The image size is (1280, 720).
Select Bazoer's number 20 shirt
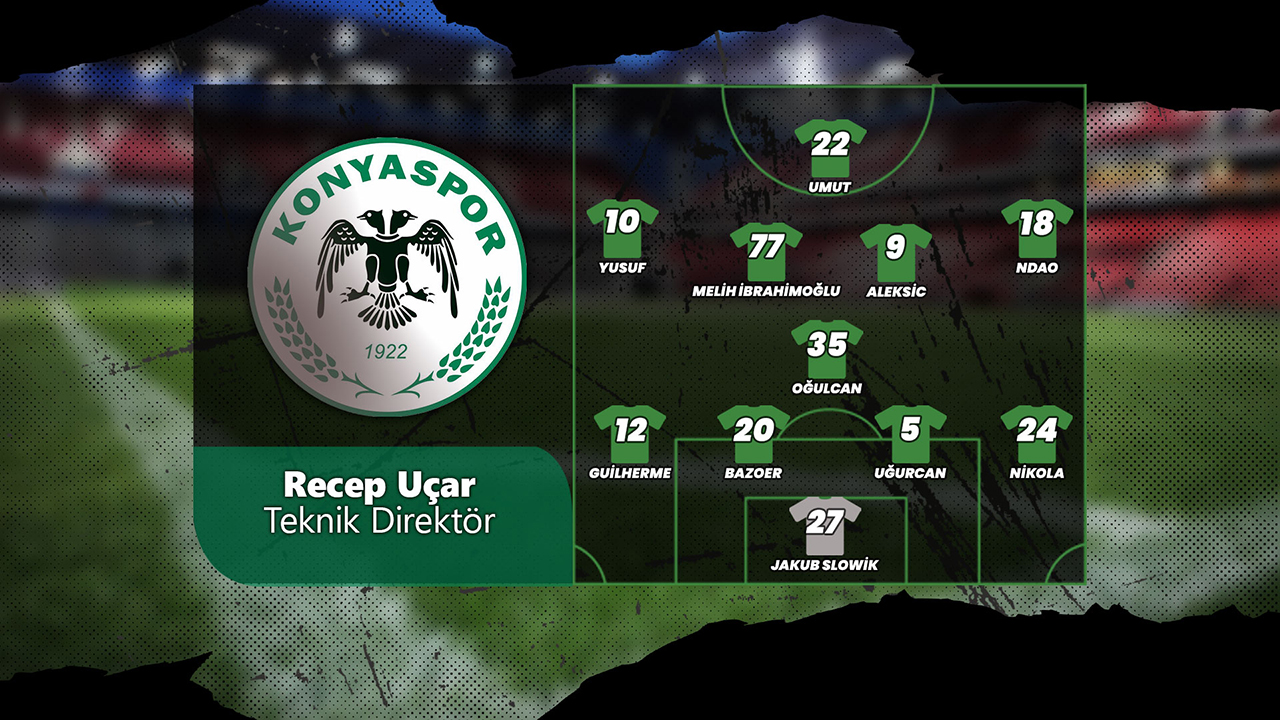754,433
